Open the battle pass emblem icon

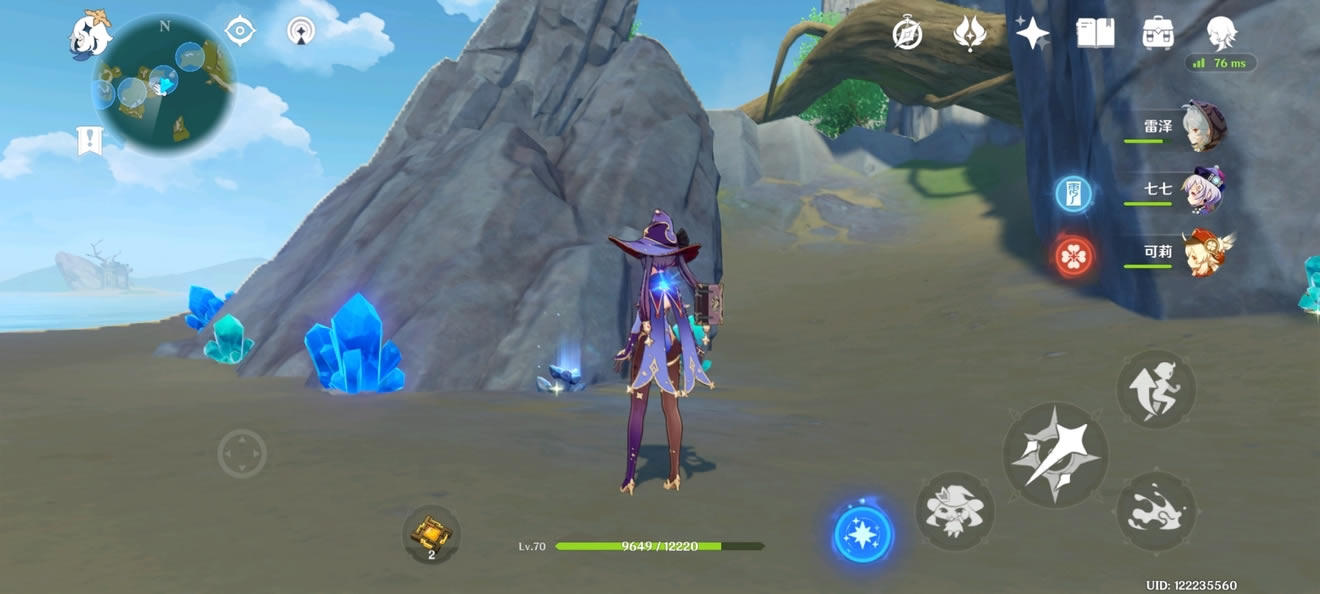point(969,33)
